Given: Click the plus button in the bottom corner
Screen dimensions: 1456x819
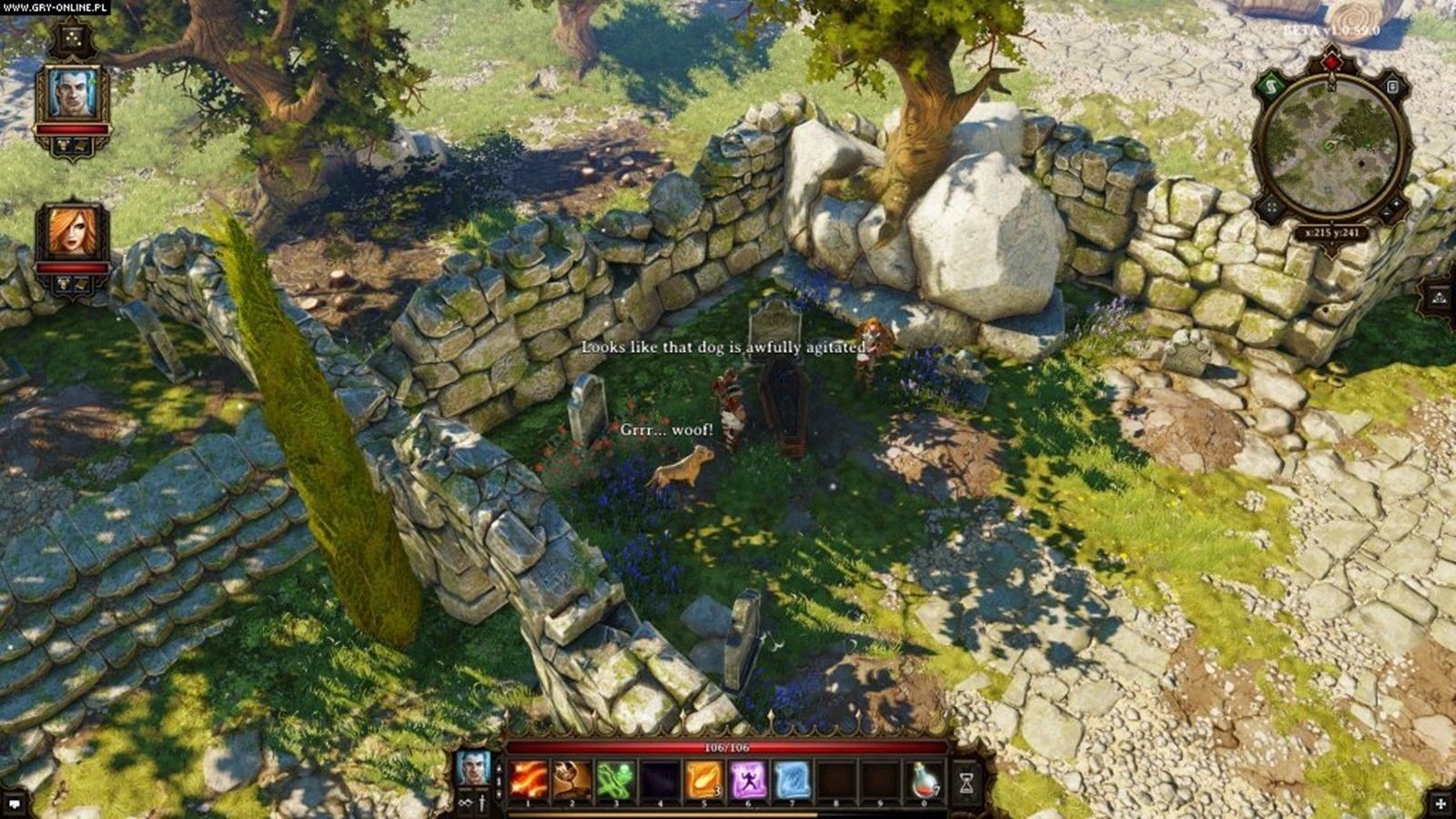Looking at the screenshot, I should click(x=1441, y=804).
